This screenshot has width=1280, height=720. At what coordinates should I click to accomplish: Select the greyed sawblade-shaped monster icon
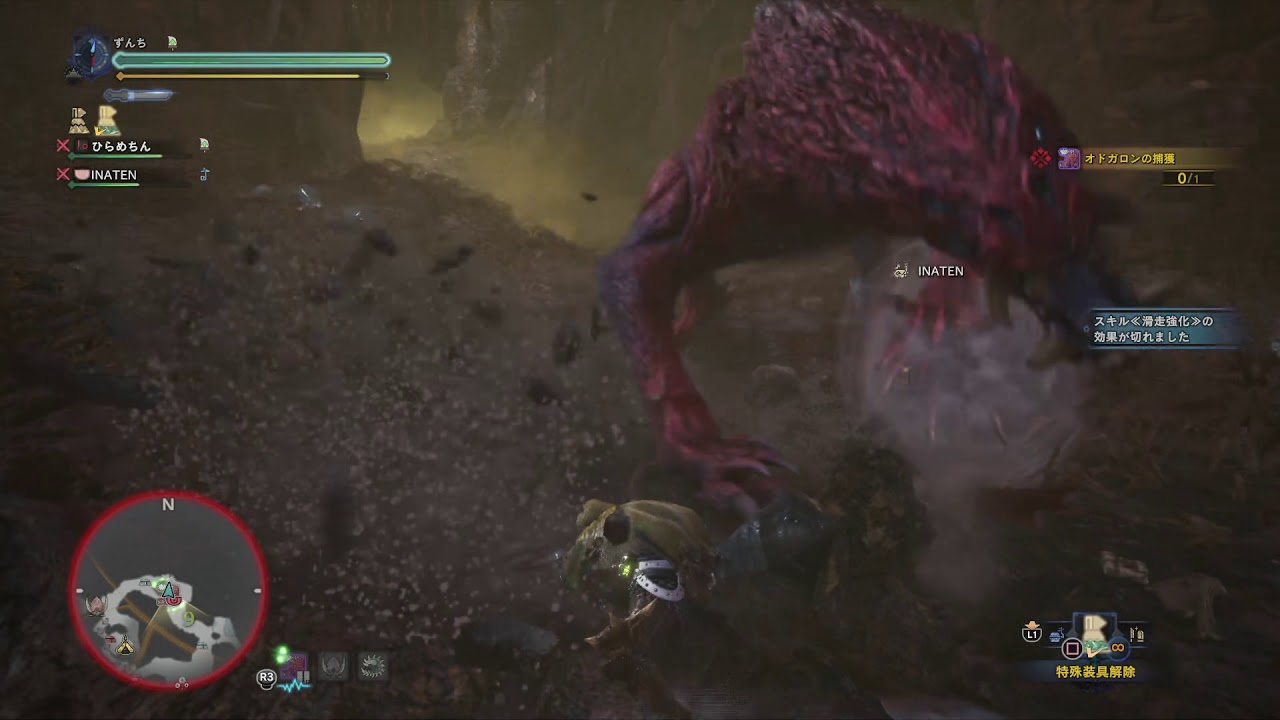[373, 666]
